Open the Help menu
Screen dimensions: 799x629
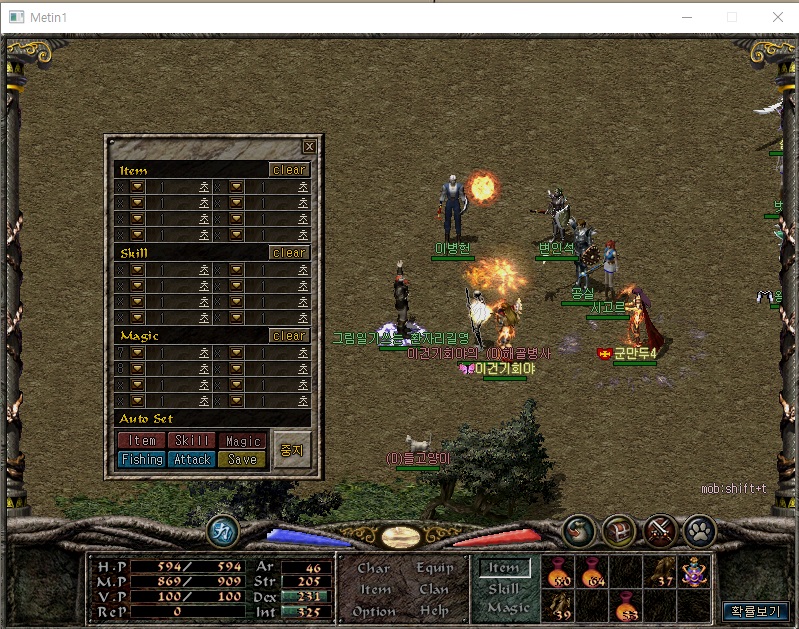tap(434, 611)
